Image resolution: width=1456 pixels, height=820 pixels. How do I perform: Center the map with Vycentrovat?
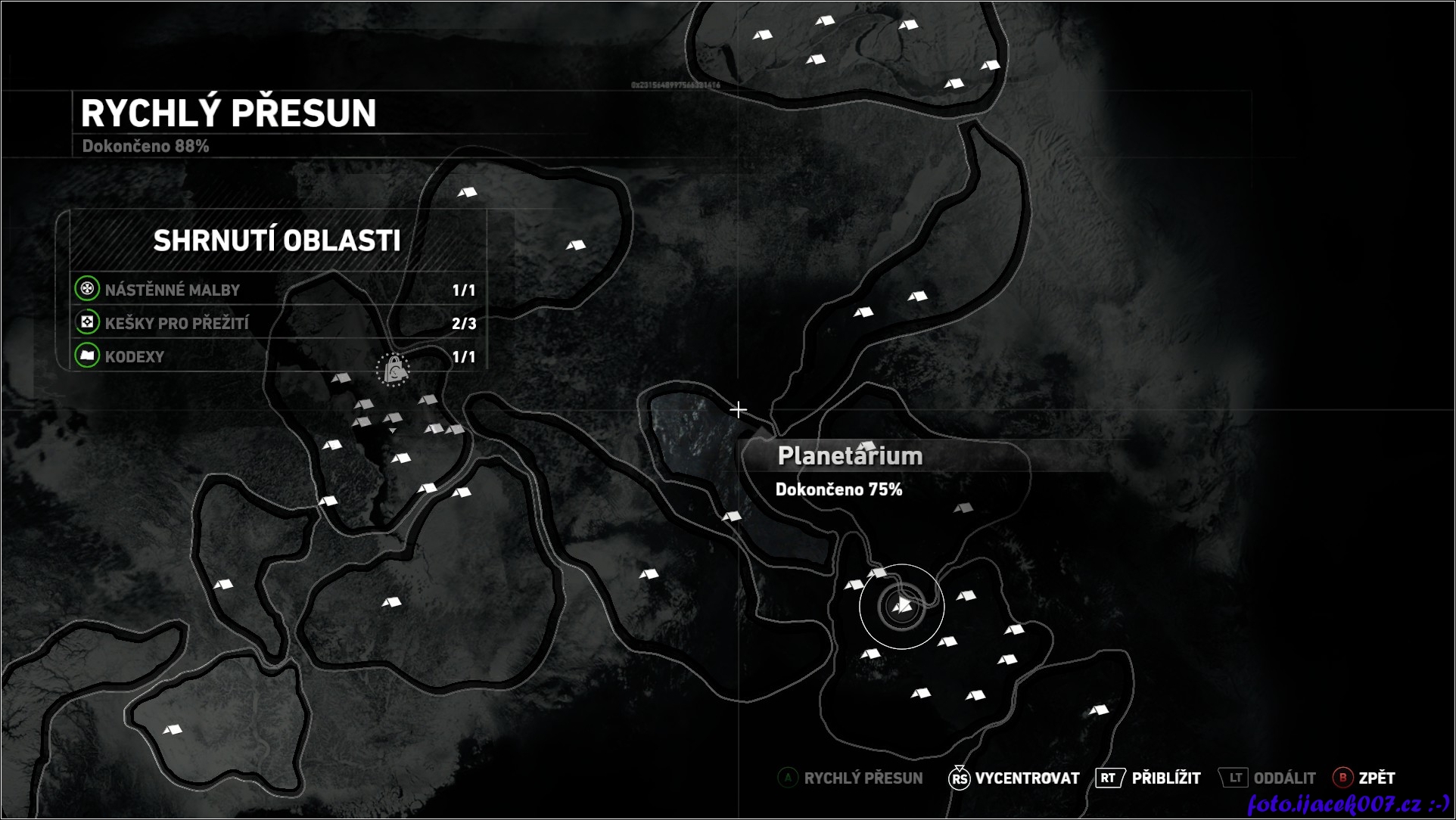[x=1015, y=778]
